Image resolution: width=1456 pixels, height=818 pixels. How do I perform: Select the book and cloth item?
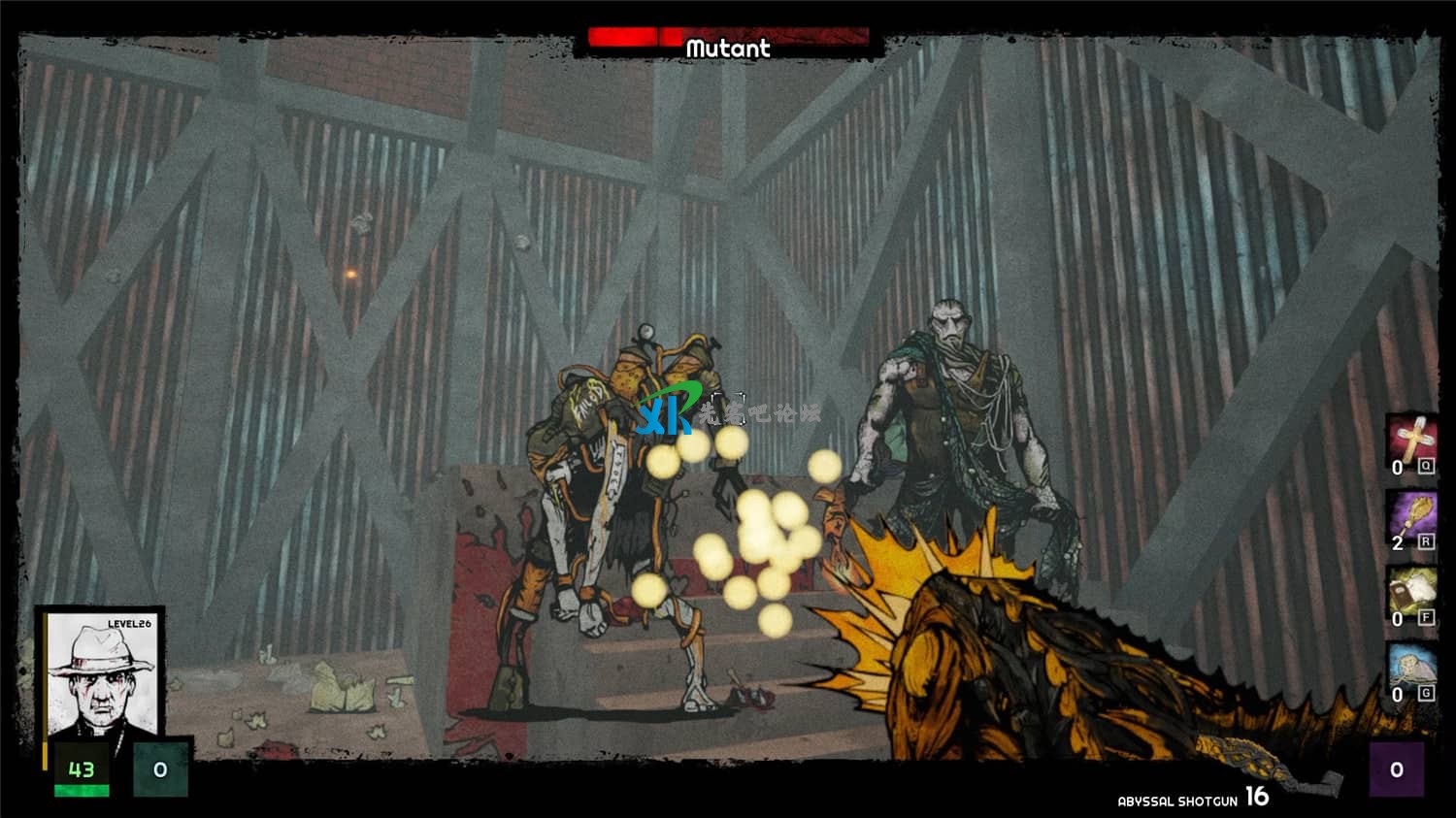pos(1412,592)
